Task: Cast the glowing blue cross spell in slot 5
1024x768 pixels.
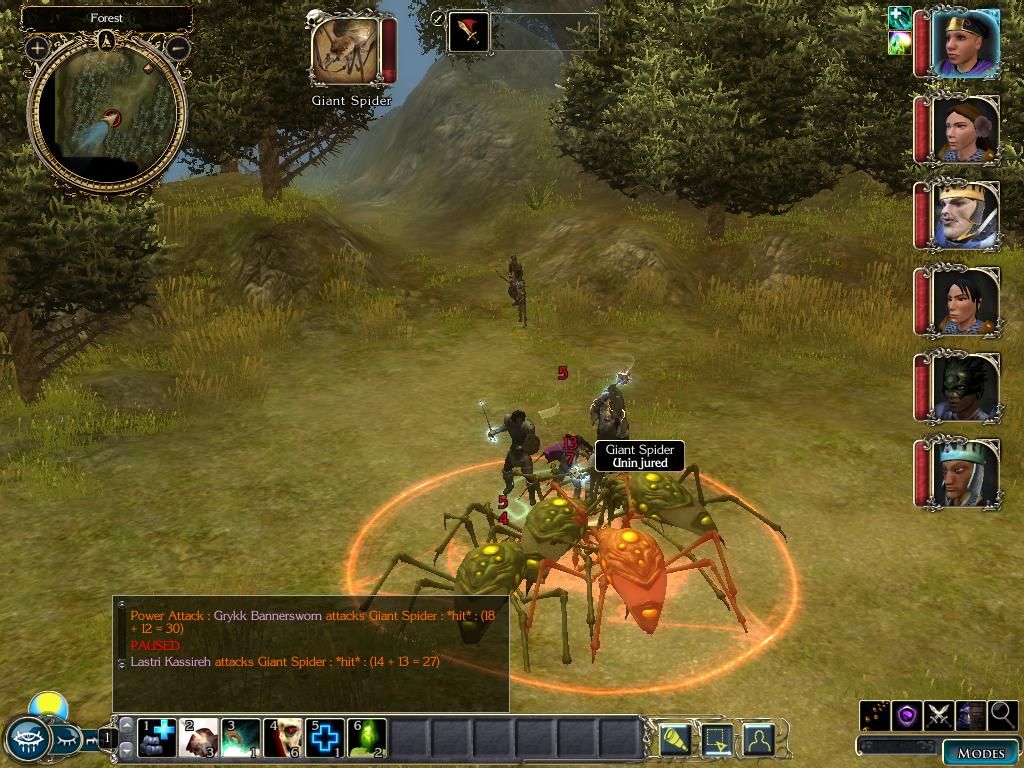Action: 325,738
